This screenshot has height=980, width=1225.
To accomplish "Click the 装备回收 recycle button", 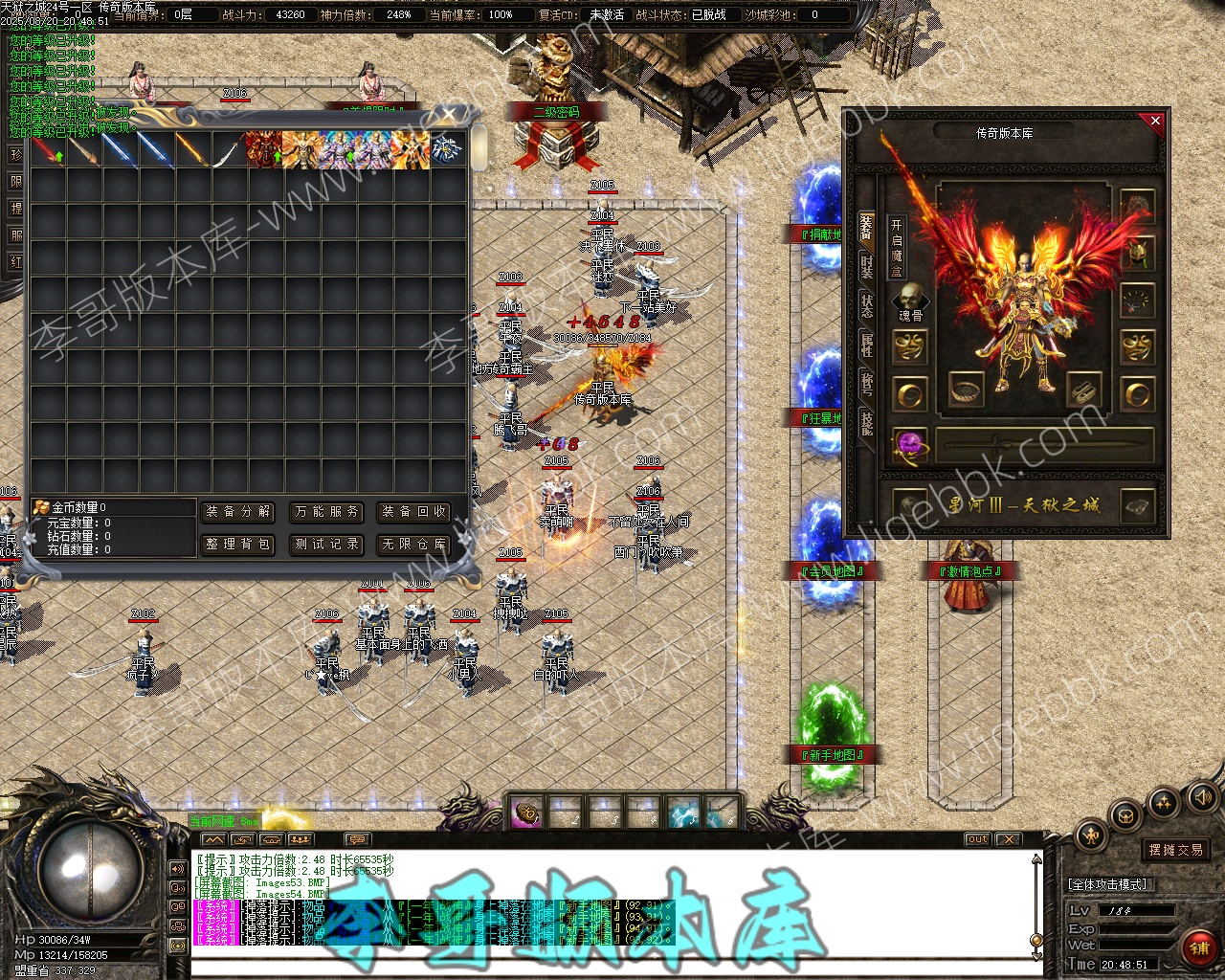I will [x=414, y=512].
